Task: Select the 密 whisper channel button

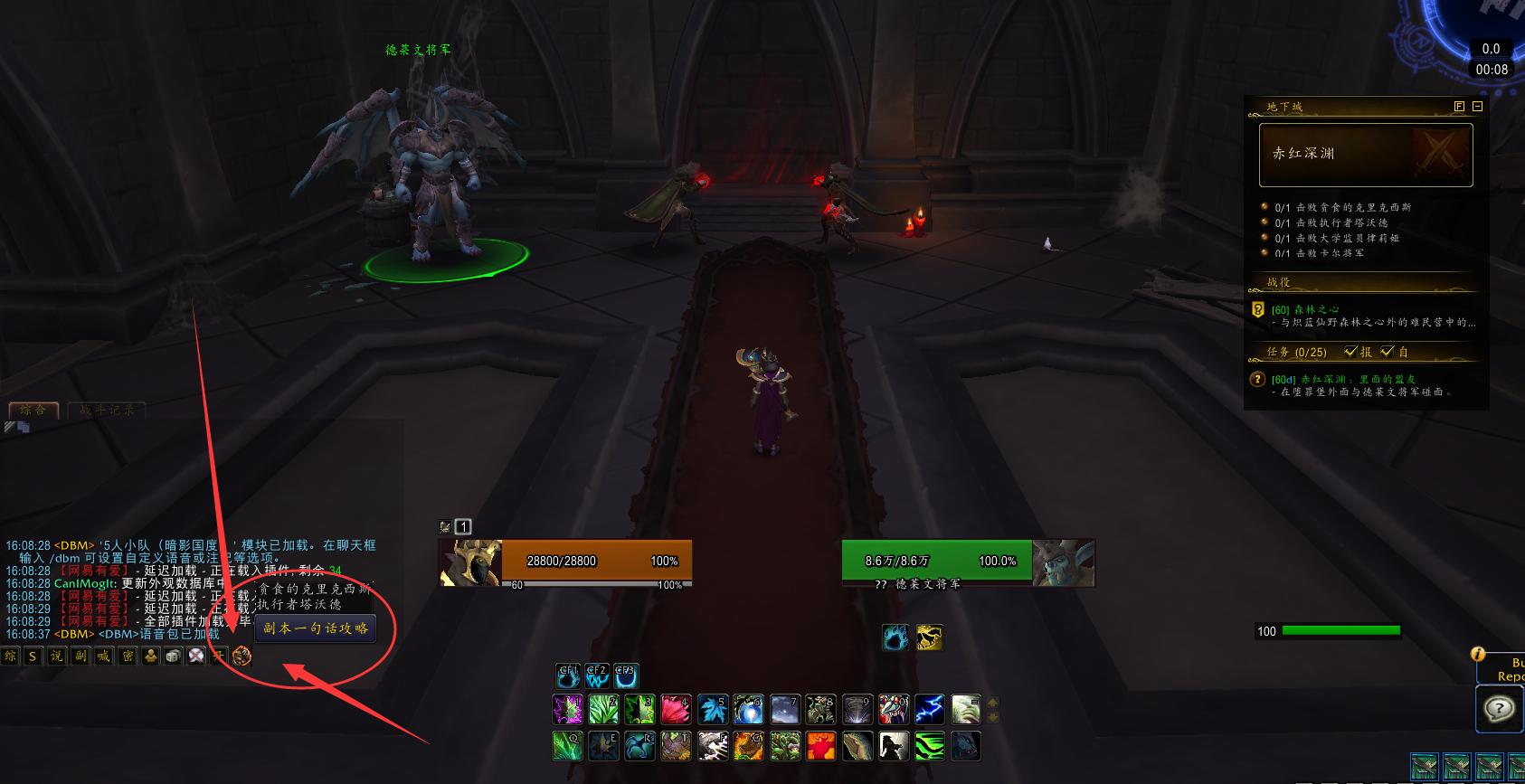Action: tap(128, 656)
